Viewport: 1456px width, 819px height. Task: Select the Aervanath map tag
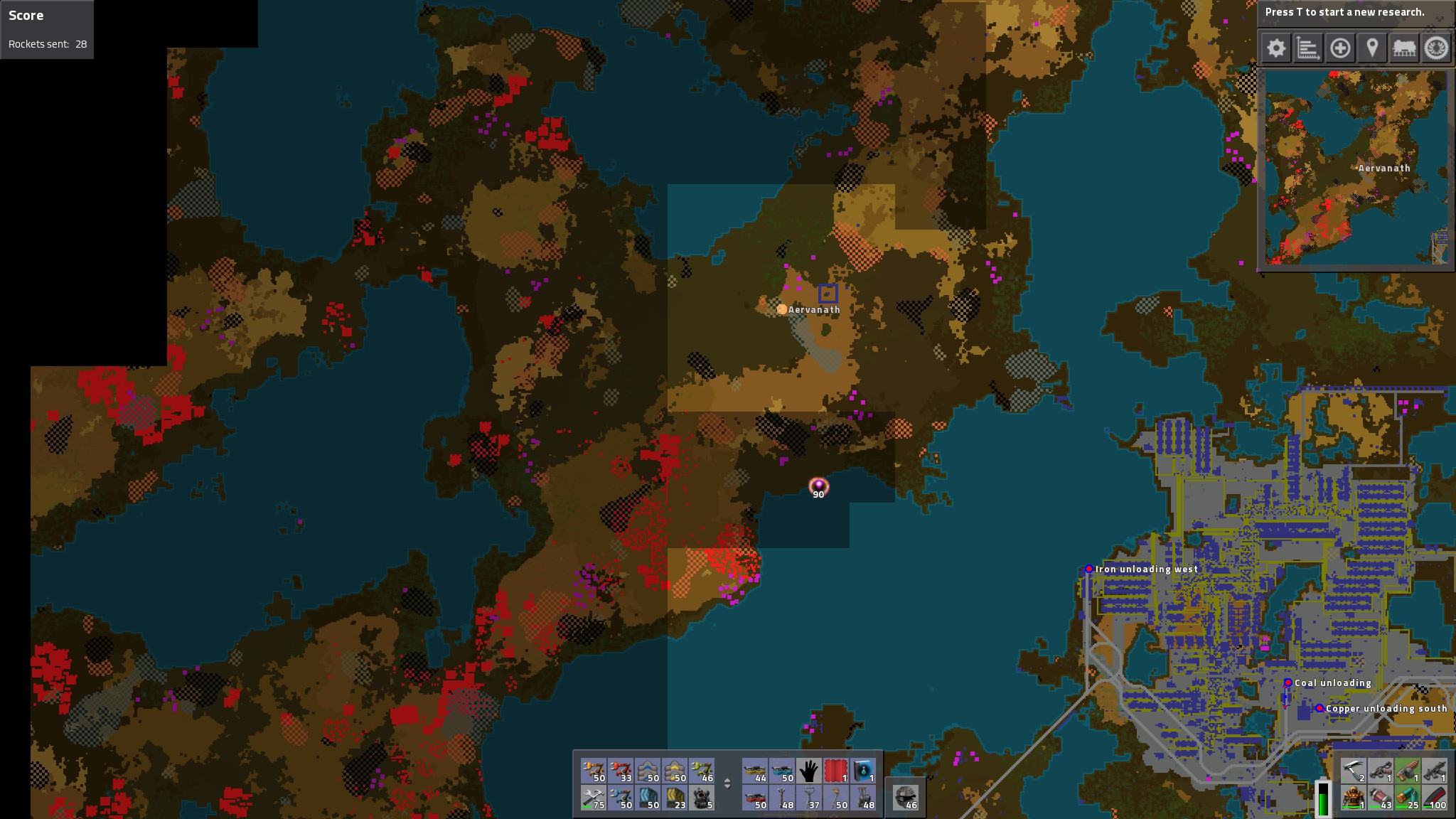tap(782, 309)
